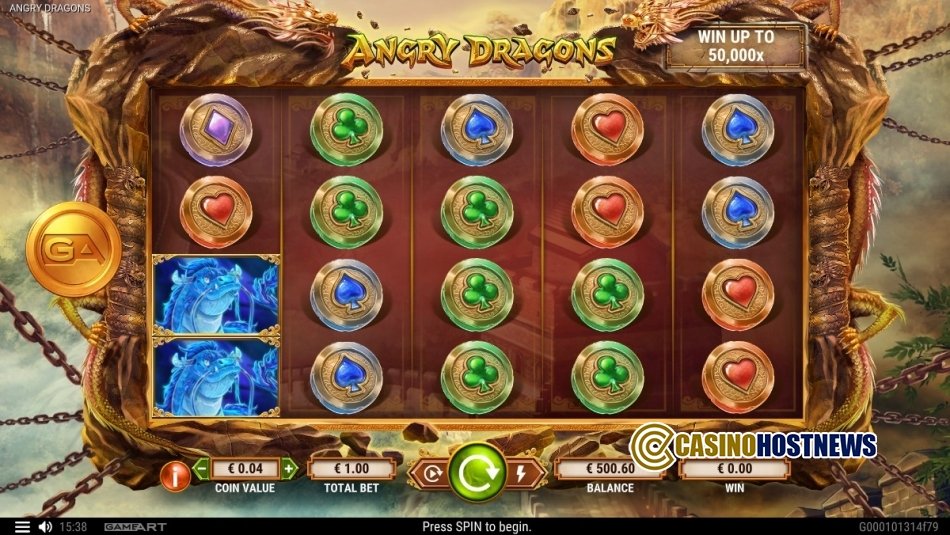The image size is (950, 535).
Task: Select the Total Bet field
Action: point(351,469)
